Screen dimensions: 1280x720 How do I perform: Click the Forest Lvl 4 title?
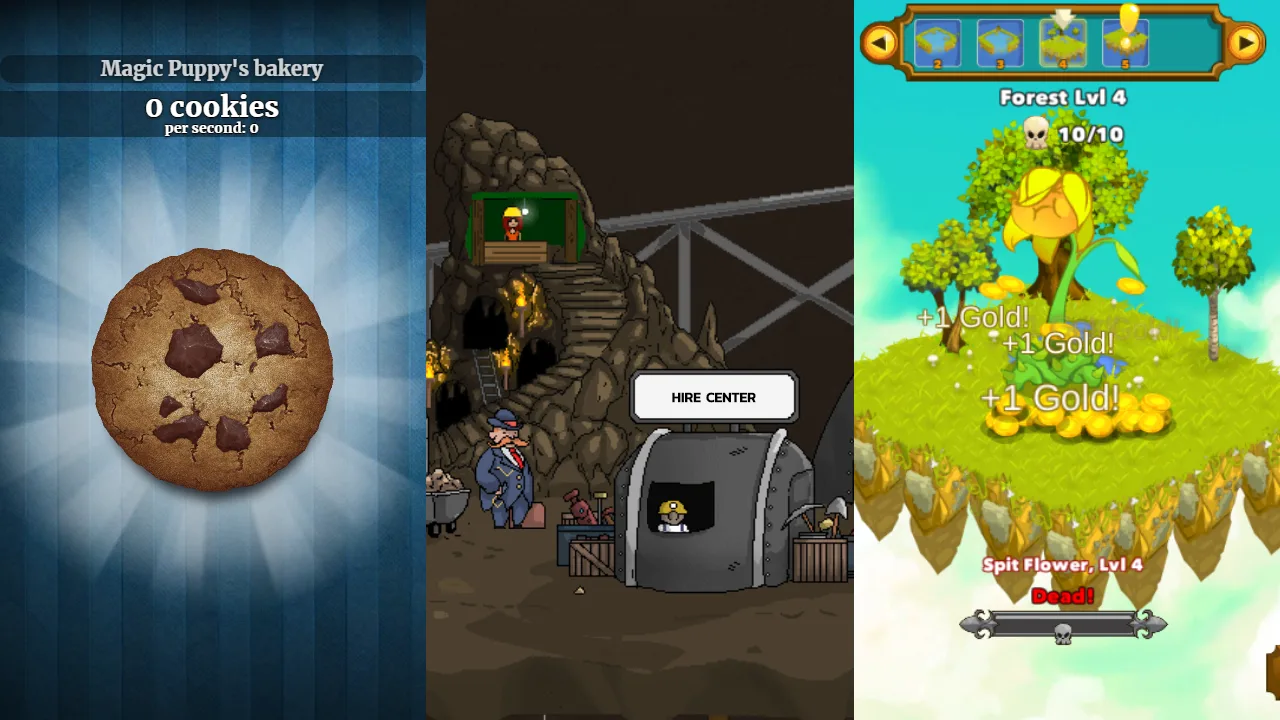(x=1062, y=98)
